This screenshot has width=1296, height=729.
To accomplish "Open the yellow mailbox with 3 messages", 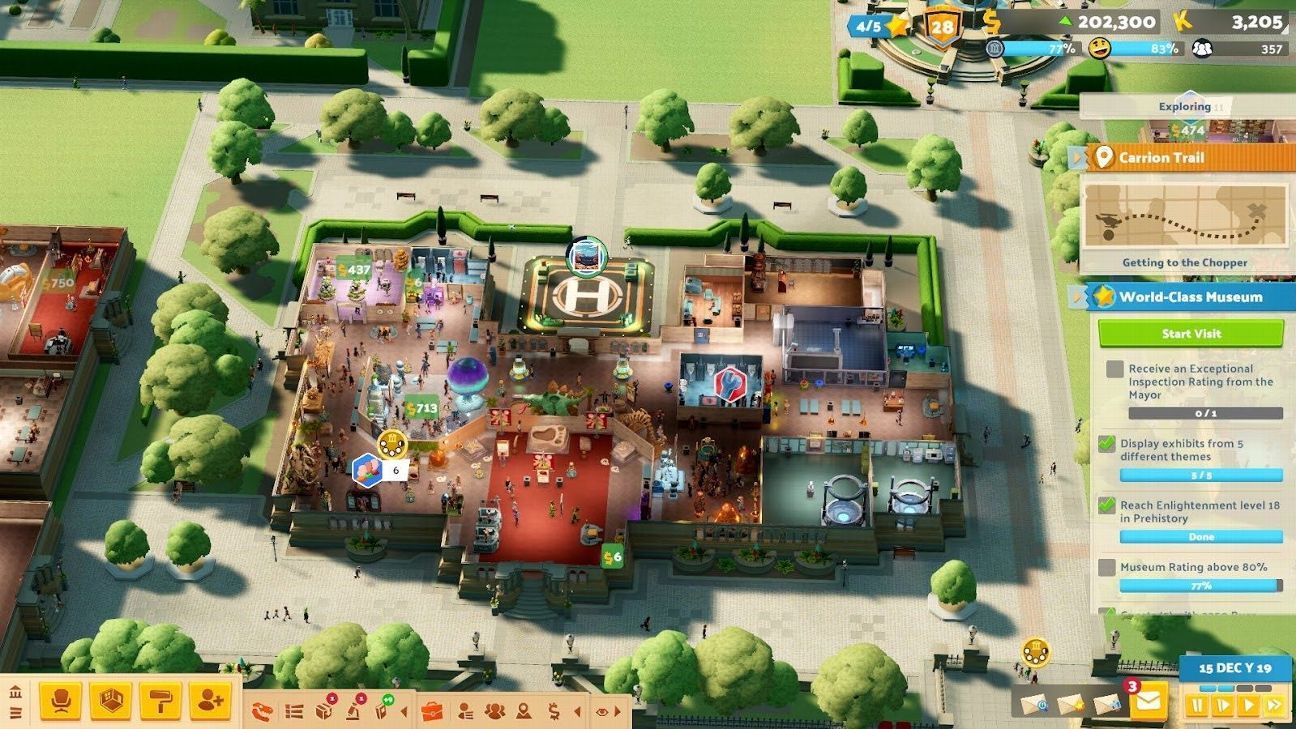I will click(1147, 701).
